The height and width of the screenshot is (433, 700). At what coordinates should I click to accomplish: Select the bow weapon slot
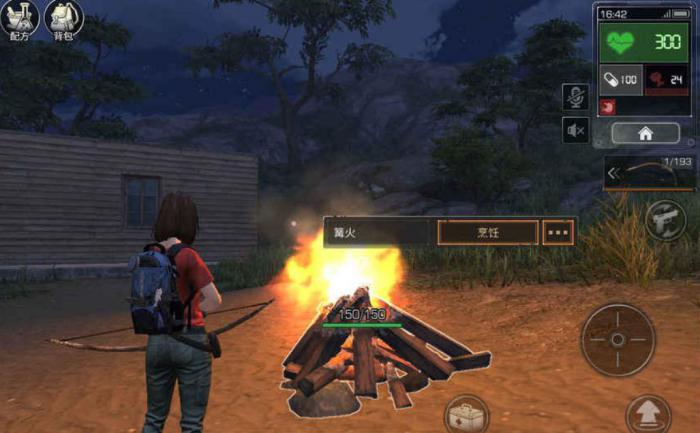point(648,174)
